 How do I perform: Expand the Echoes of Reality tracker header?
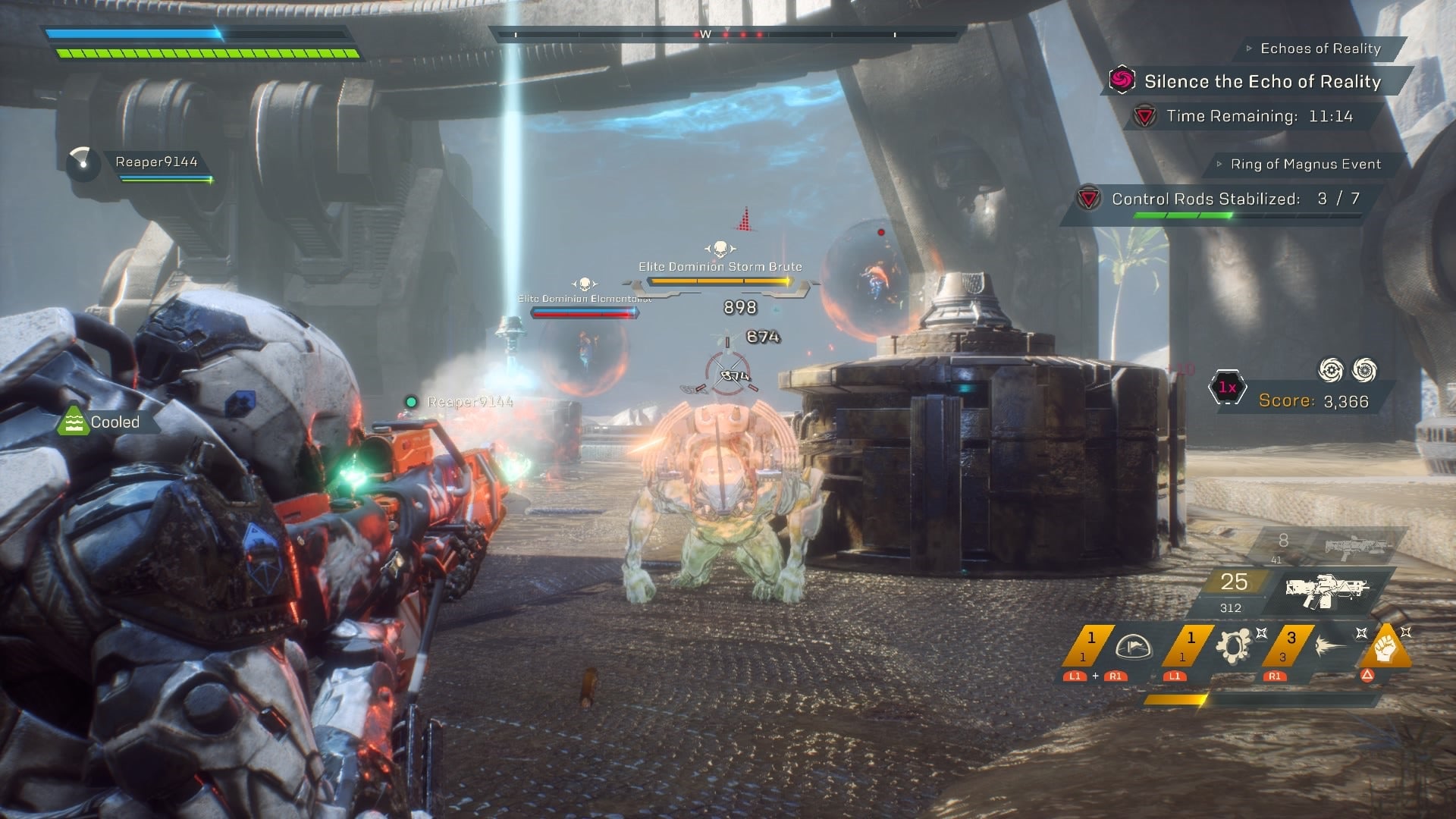pos(1319,49)
